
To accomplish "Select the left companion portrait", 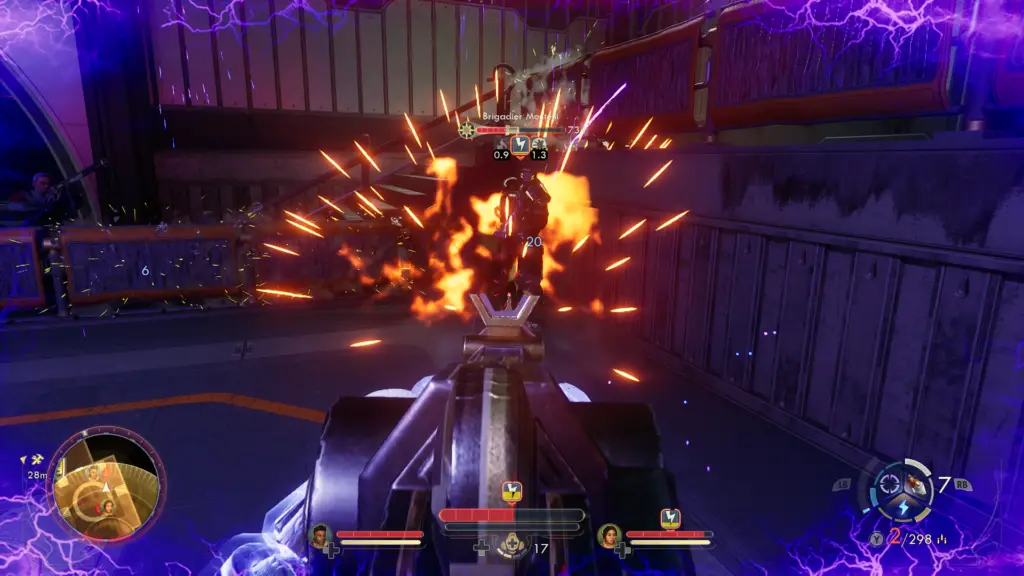I will point(321,536).
